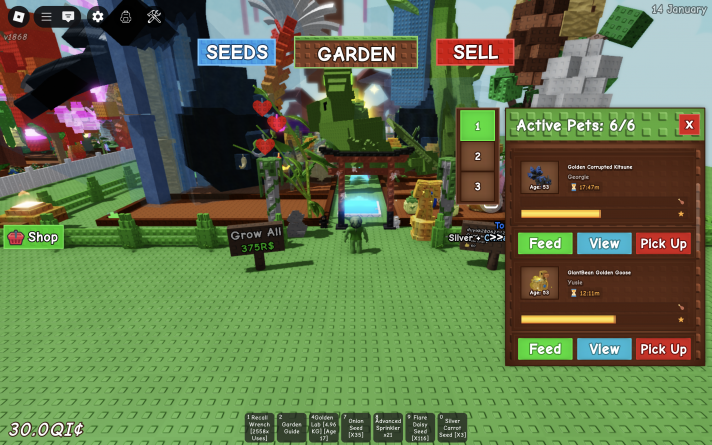Select the Recall Wrench hotbar slot
Screen dimensions: 712x445
(260, 427)
